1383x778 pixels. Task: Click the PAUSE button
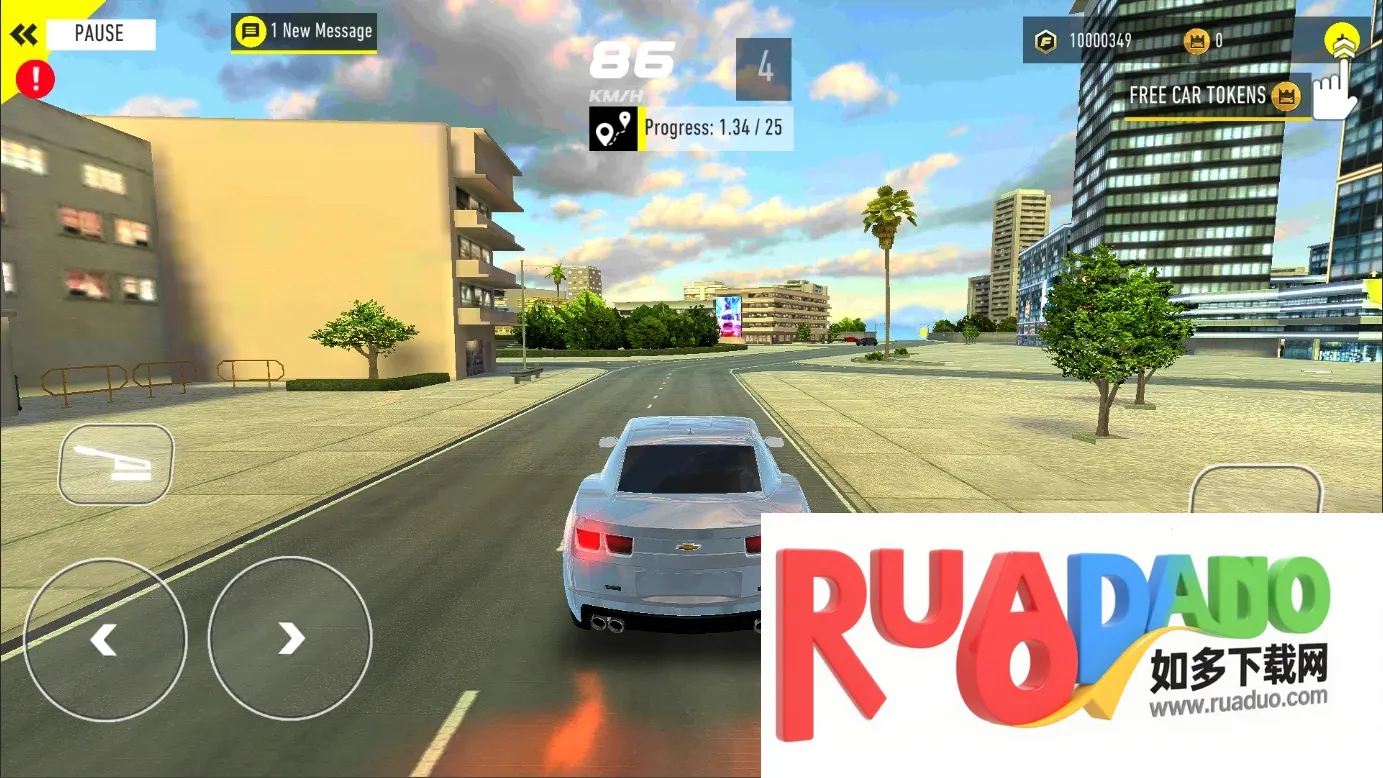click(x=100, y=34)
